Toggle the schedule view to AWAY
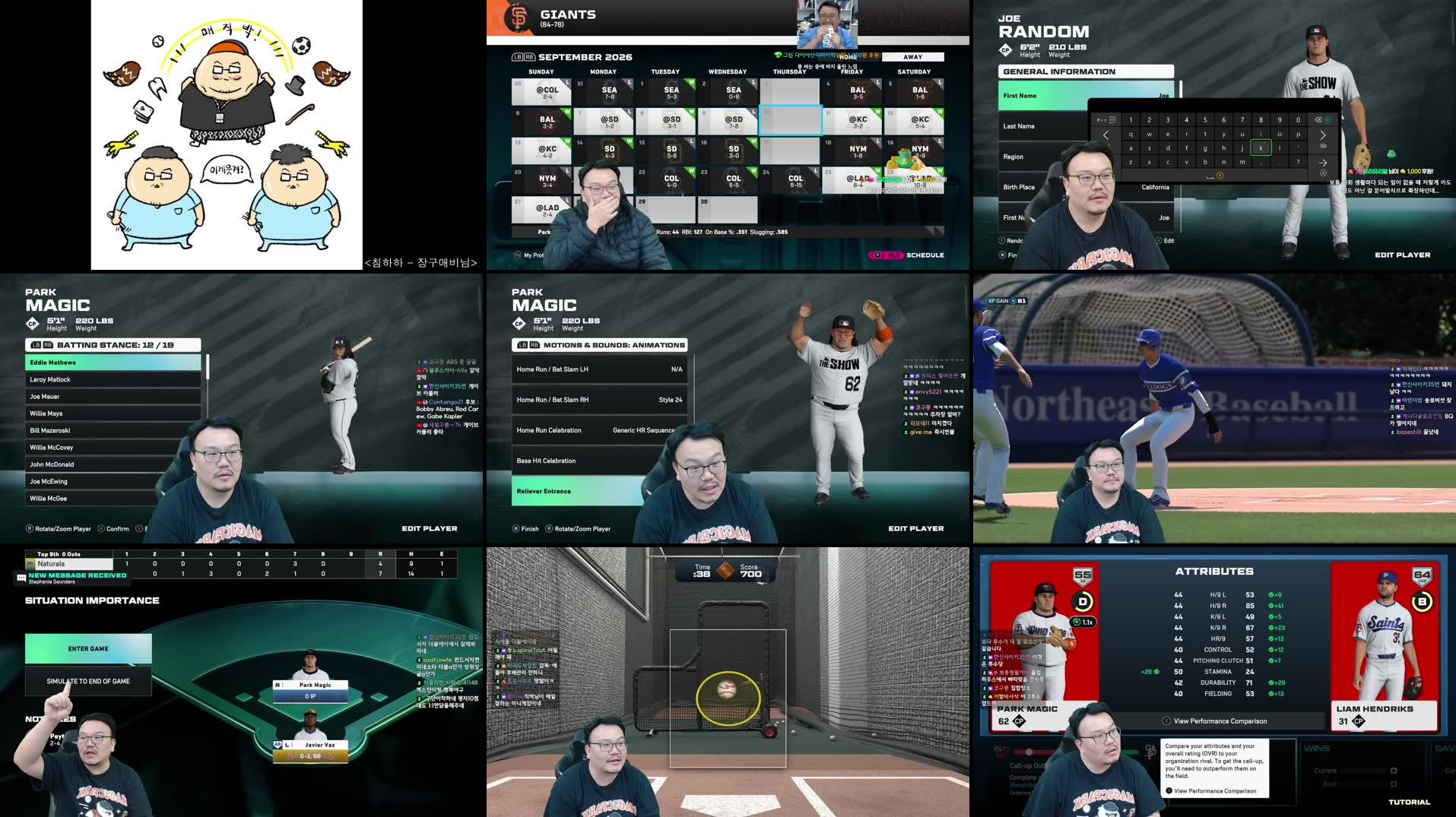Image resolution: width=1456 pixels, height=817 pixels. click(912, 57)
